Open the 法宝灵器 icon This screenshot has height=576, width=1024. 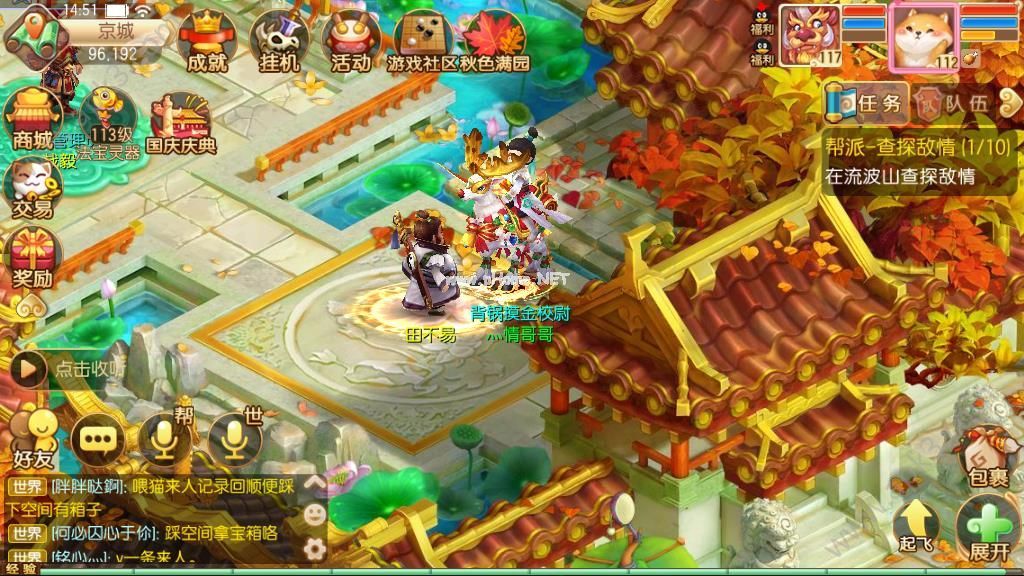(108, 122)
